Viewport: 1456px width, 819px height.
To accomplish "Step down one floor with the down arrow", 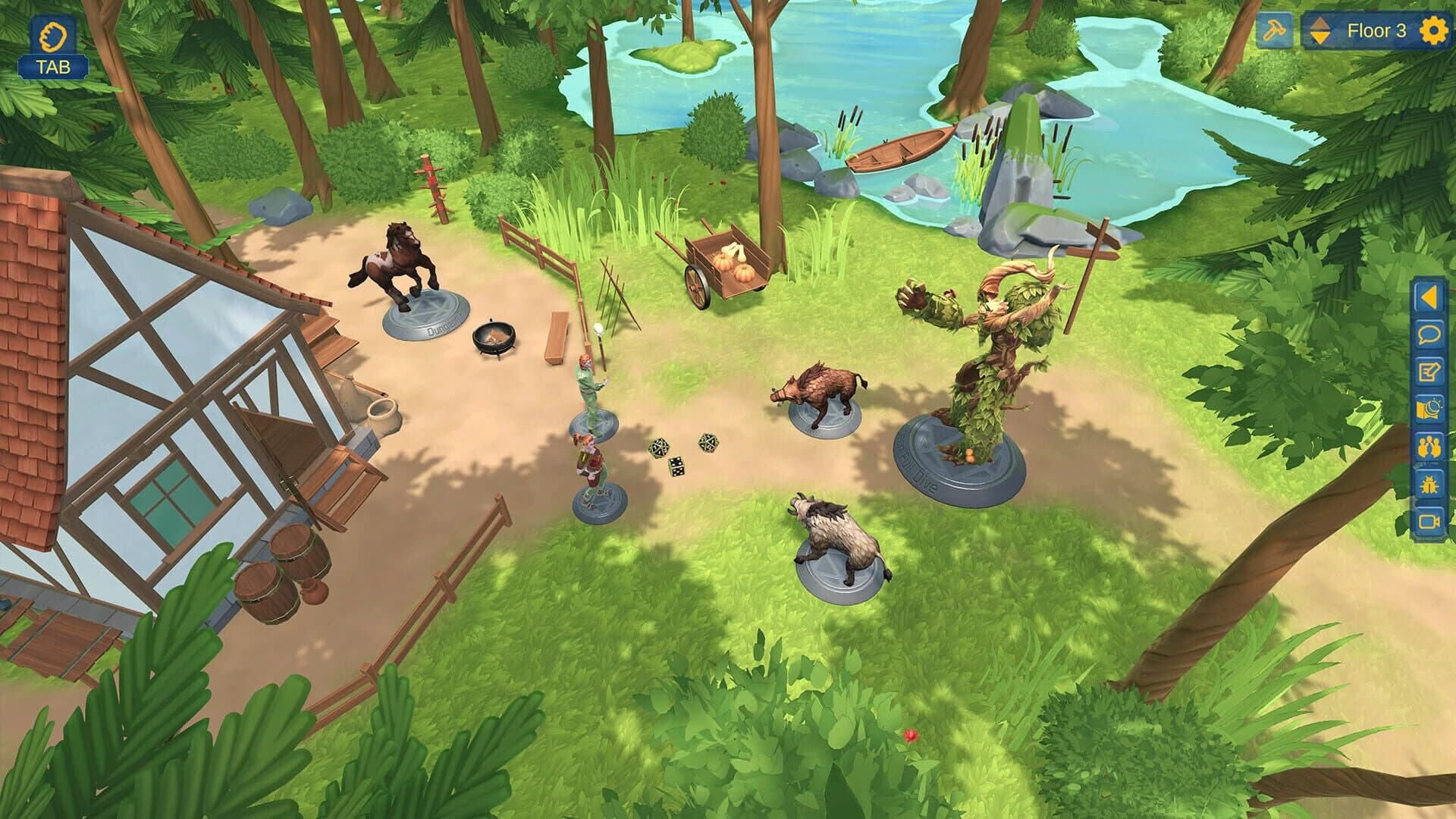I will (1319, 39).
